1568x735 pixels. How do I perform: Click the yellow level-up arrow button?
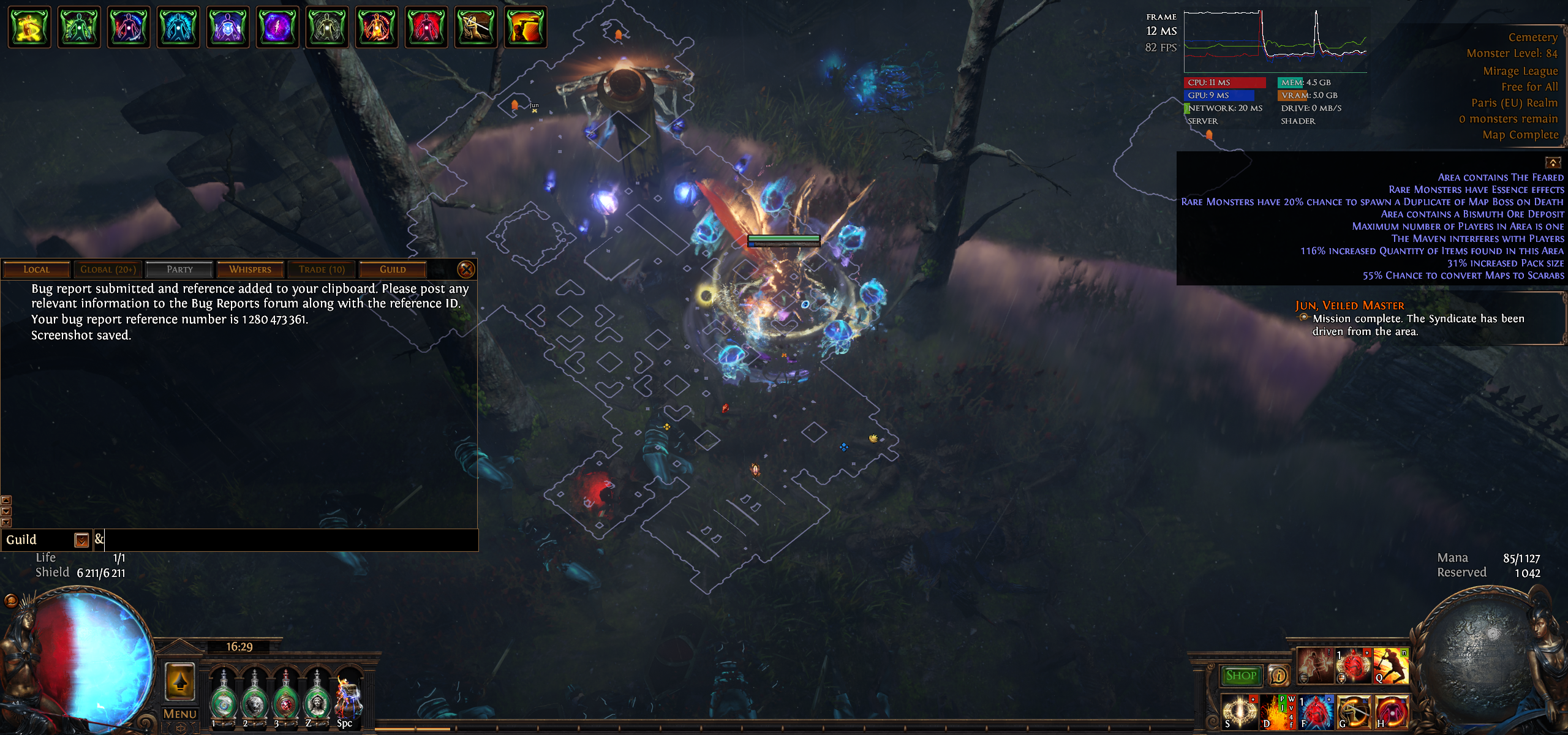(x=180, y=680)
